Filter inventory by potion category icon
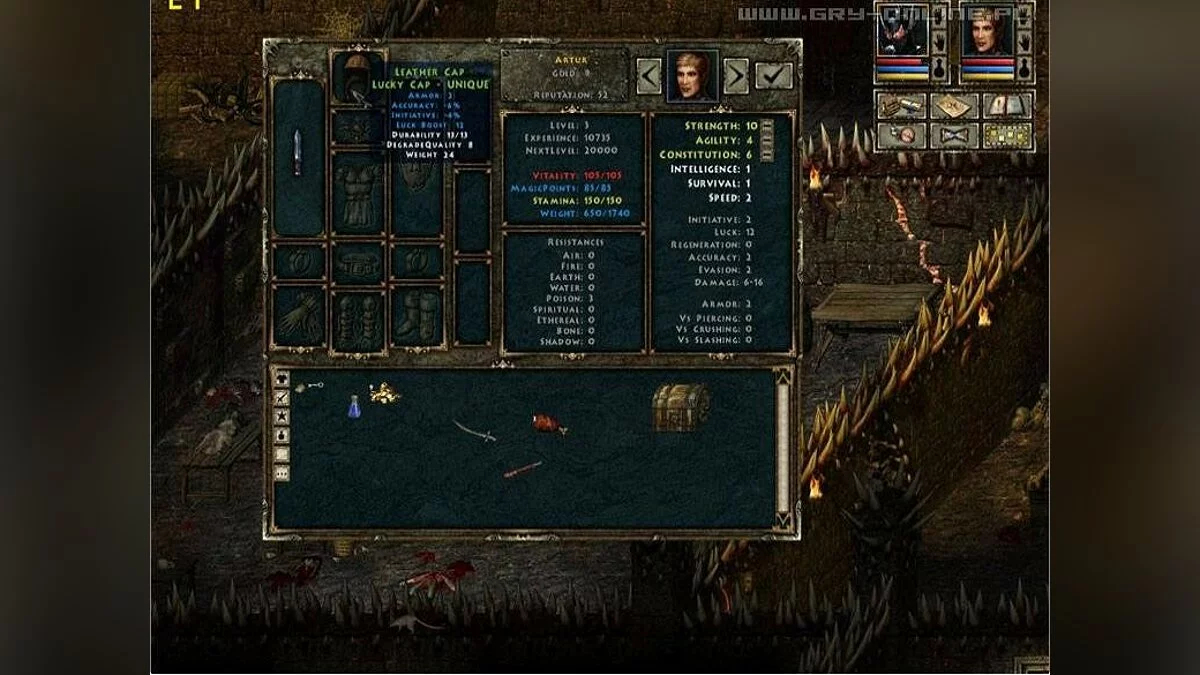The width and height of the screenshot is (1200, 675). 282,435
